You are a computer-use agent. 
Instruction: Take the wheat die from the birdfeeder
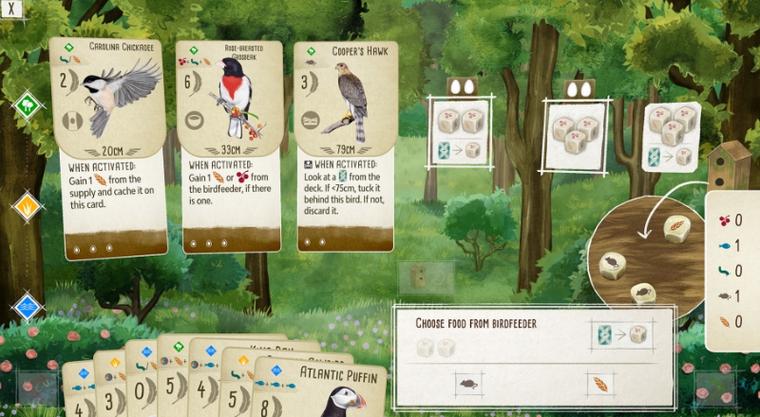click(675, 227)
